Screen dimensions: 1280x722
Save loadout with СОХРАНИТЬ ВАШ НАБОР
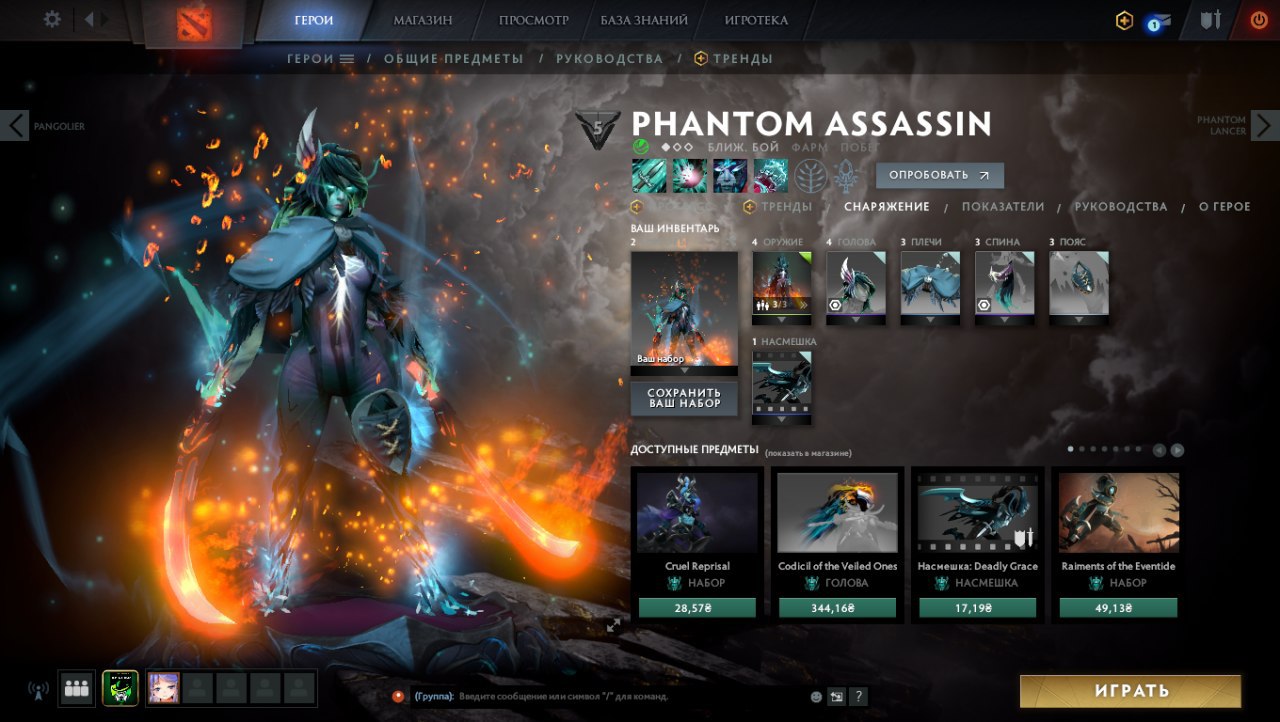684,398
